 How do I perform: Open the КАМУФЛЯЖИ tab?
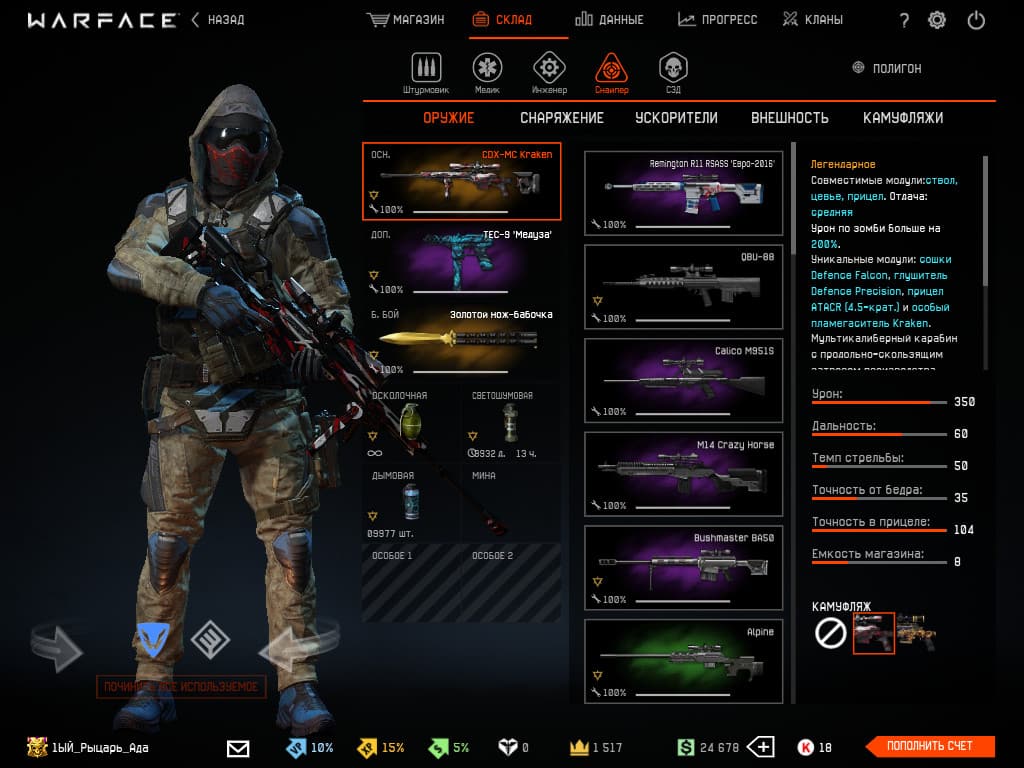pyautogui.click(x=903, y=118)
